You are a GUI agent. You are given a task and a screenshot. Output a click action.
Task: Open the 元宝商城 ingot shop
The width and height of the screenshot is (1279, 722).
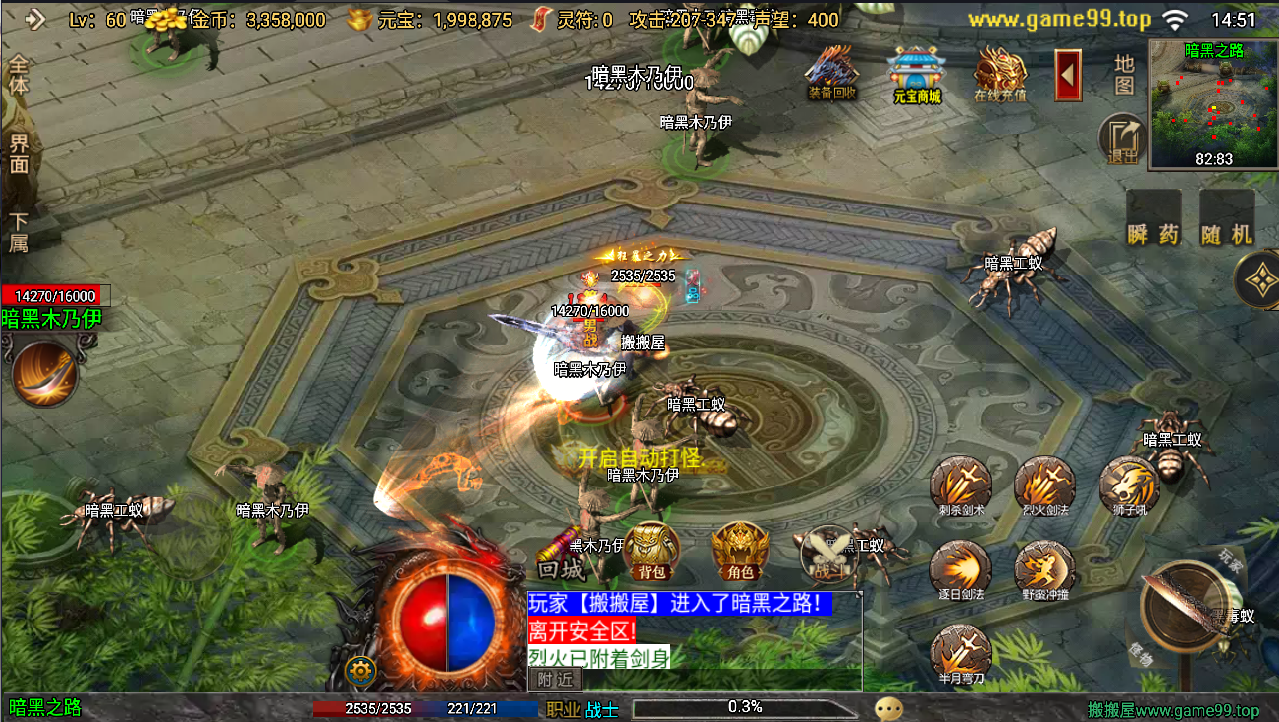pyautogui.click(x=917, y=73)
